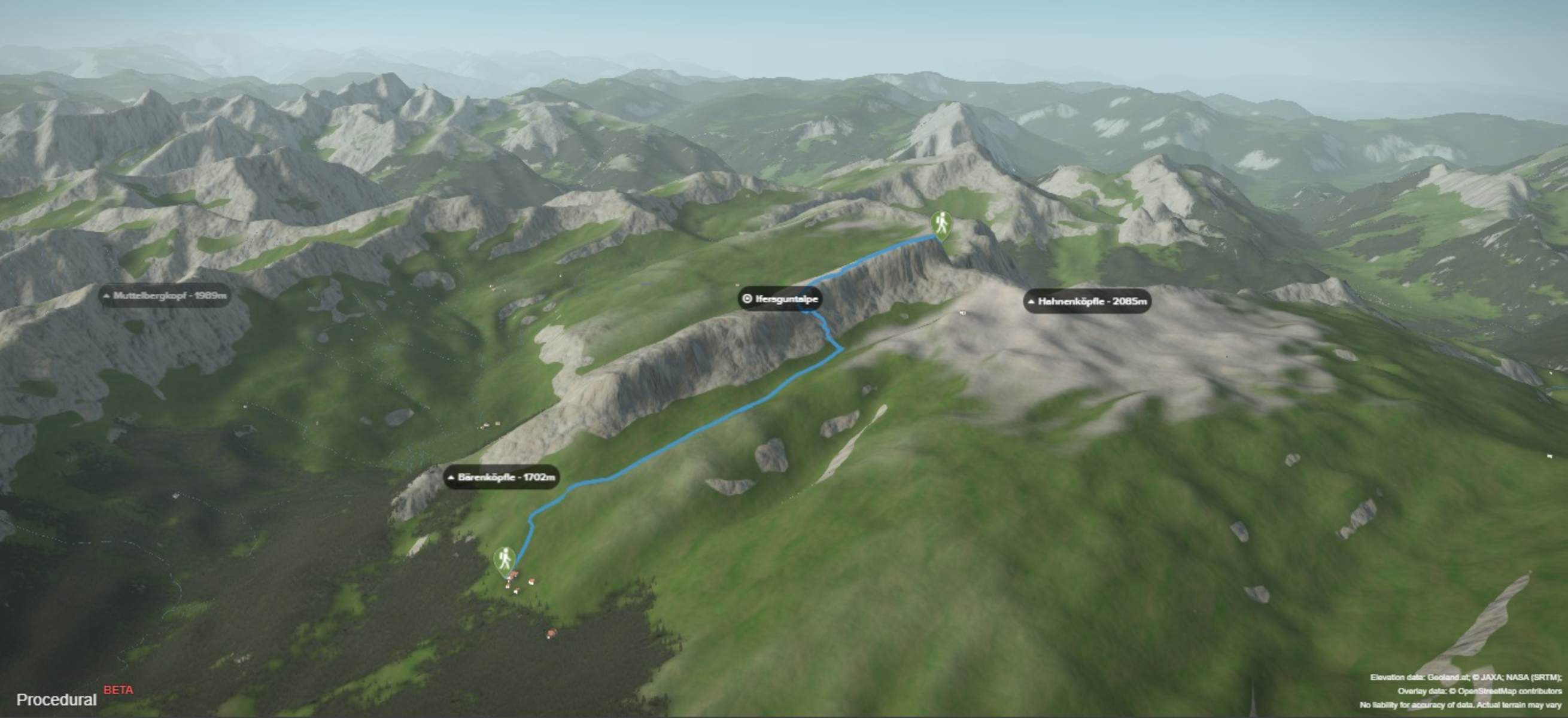This screenshot has height=718, width=1568.
Task: Toggle the Procedural terrain mode label
Action: click(x=57, y=699)
